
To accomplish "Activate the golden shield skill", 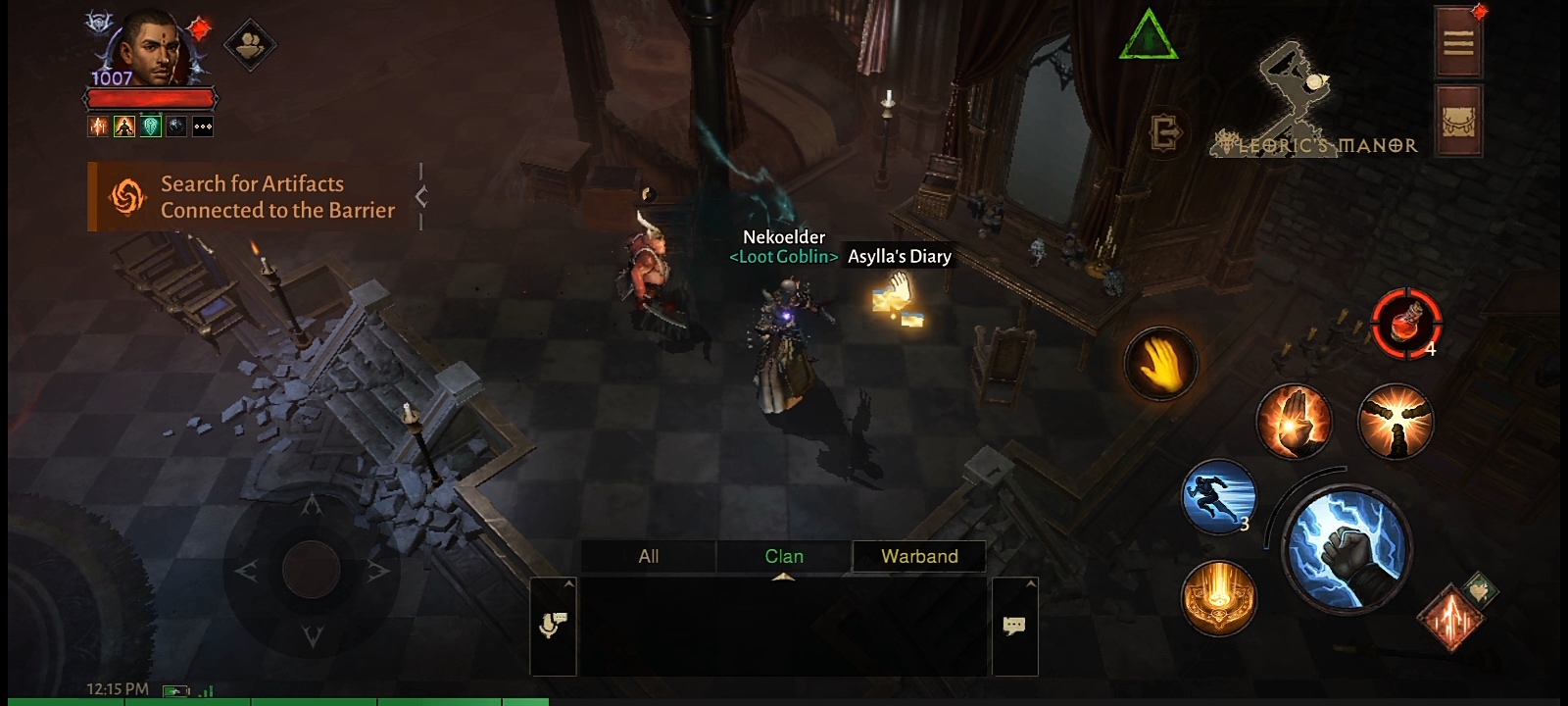I will [1218, 597].
